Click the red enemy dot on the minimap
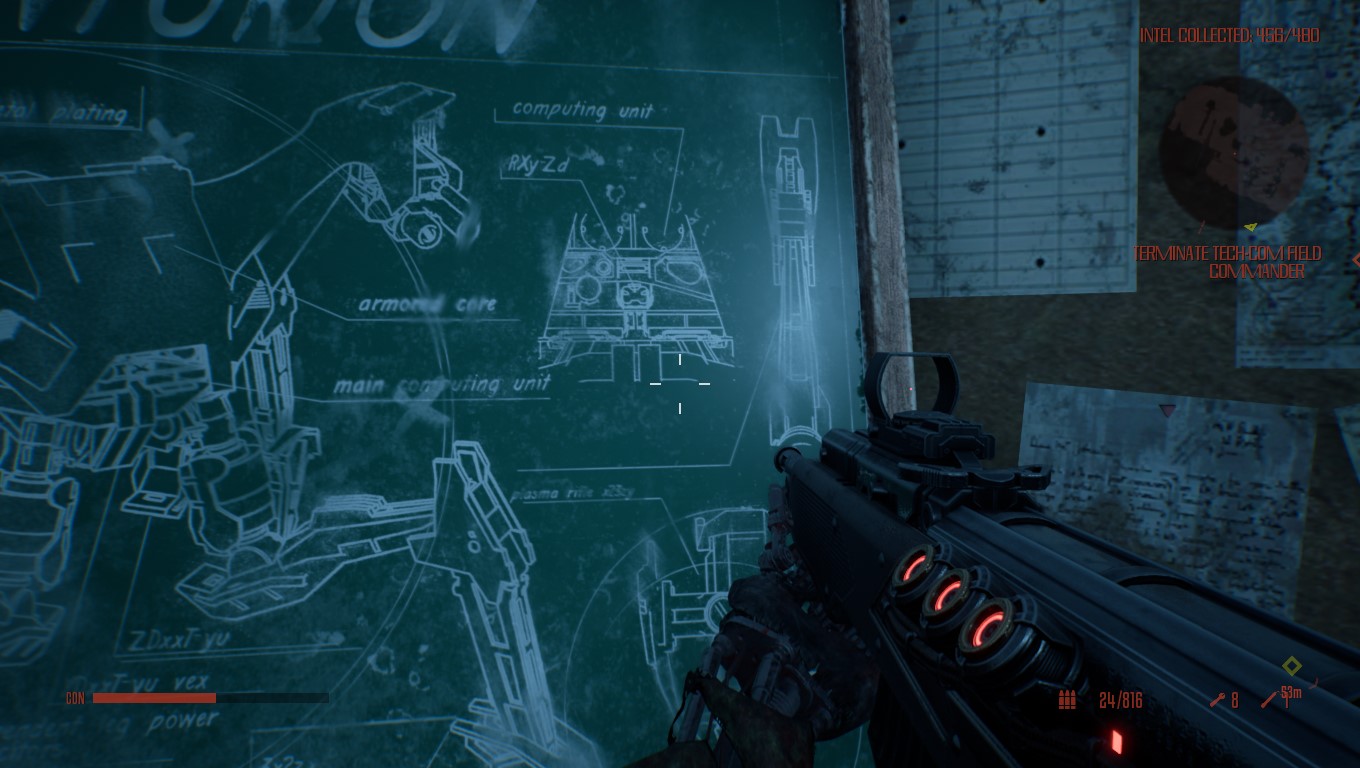 coord(1235,154)
